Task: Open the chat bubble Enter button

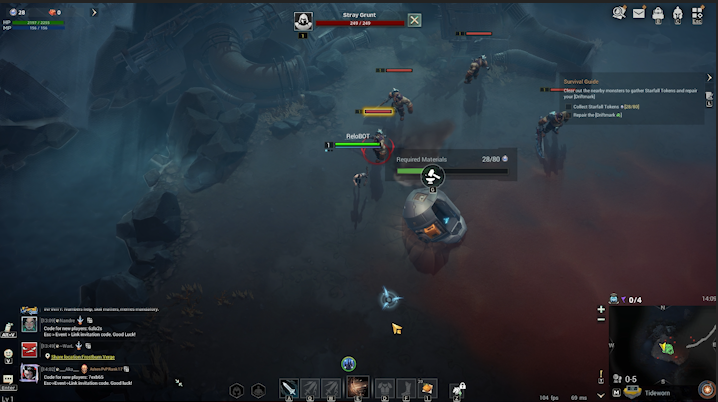Action: click(x=7, y=379)
